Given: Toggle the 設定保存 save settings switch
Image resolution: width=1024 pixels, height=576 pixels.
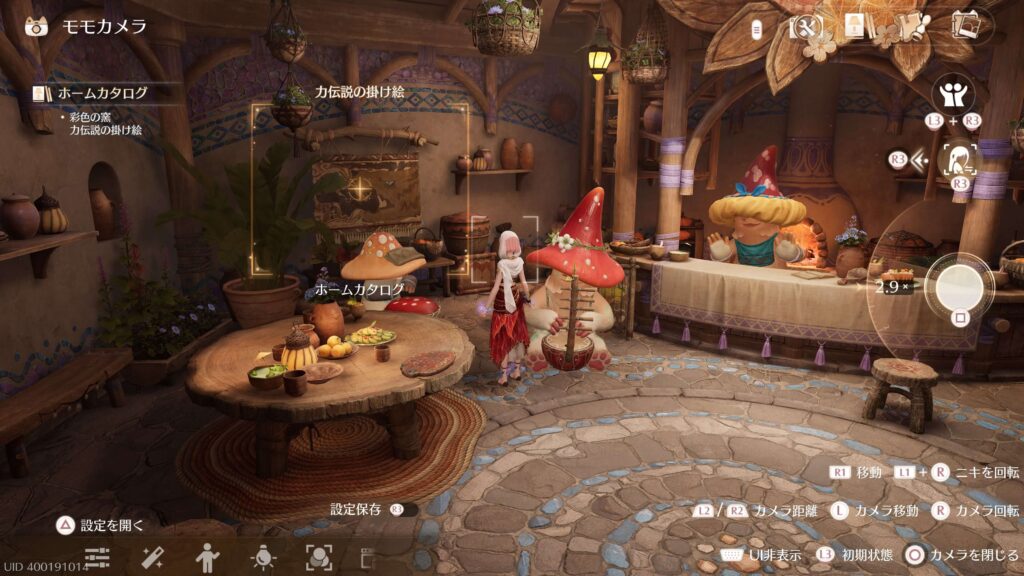Looking at the screenshot, I should coord(404,510).
